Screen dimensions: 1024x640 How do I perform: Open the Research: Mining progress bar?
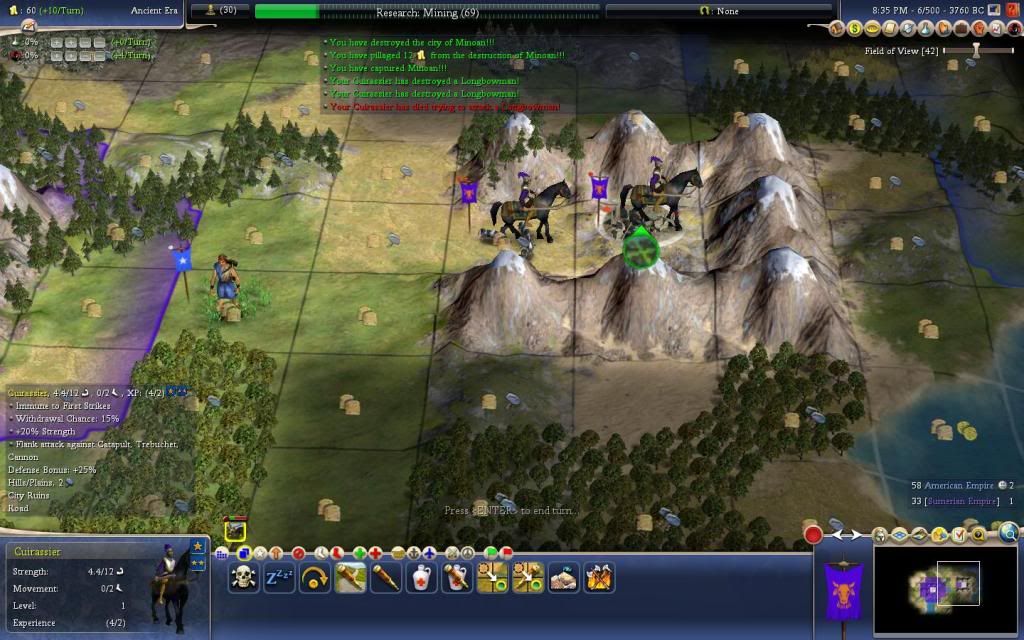[427, 12]
